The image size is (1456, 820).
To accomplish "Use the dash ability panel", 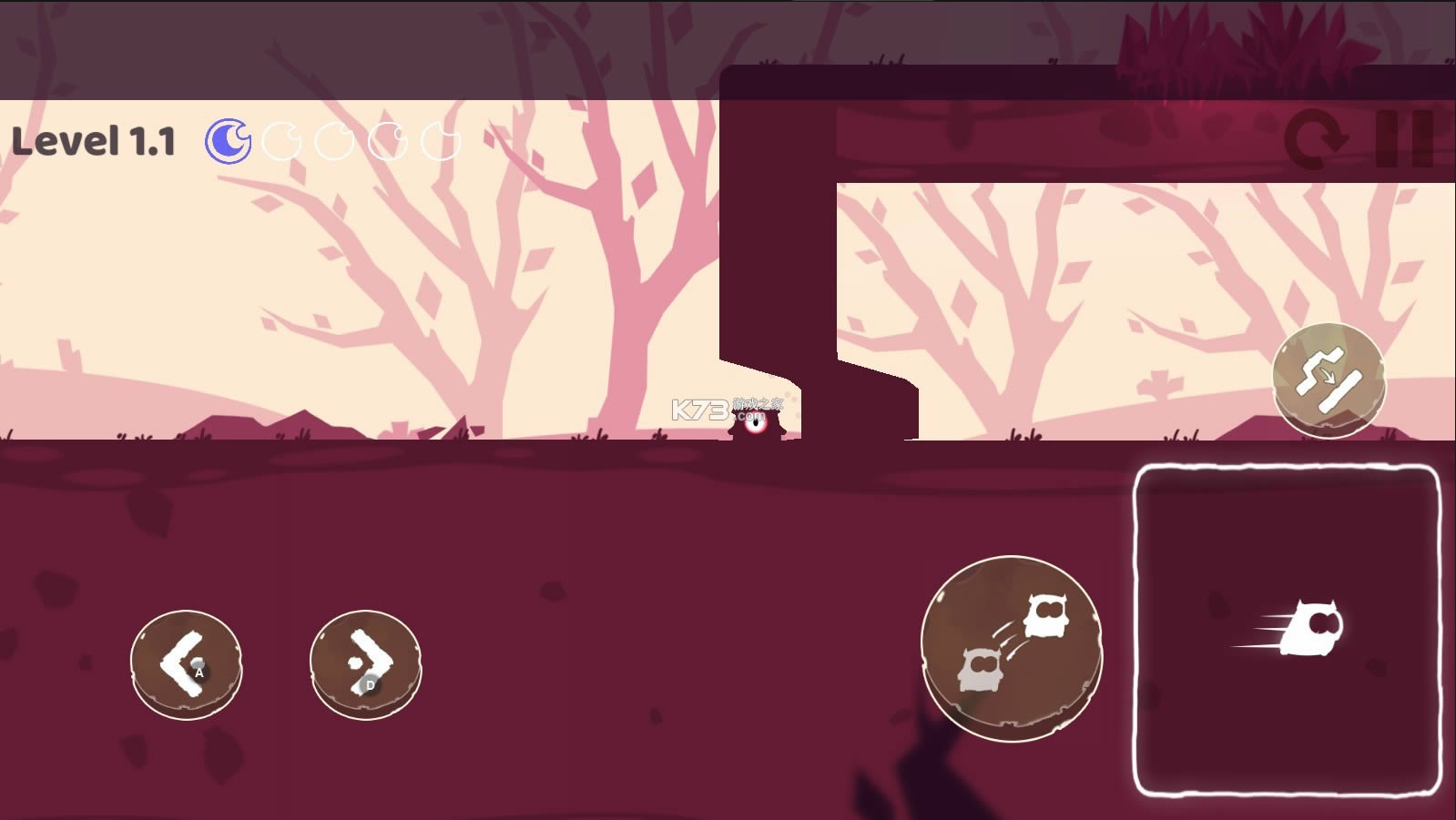I will (x=1287, y=631).
